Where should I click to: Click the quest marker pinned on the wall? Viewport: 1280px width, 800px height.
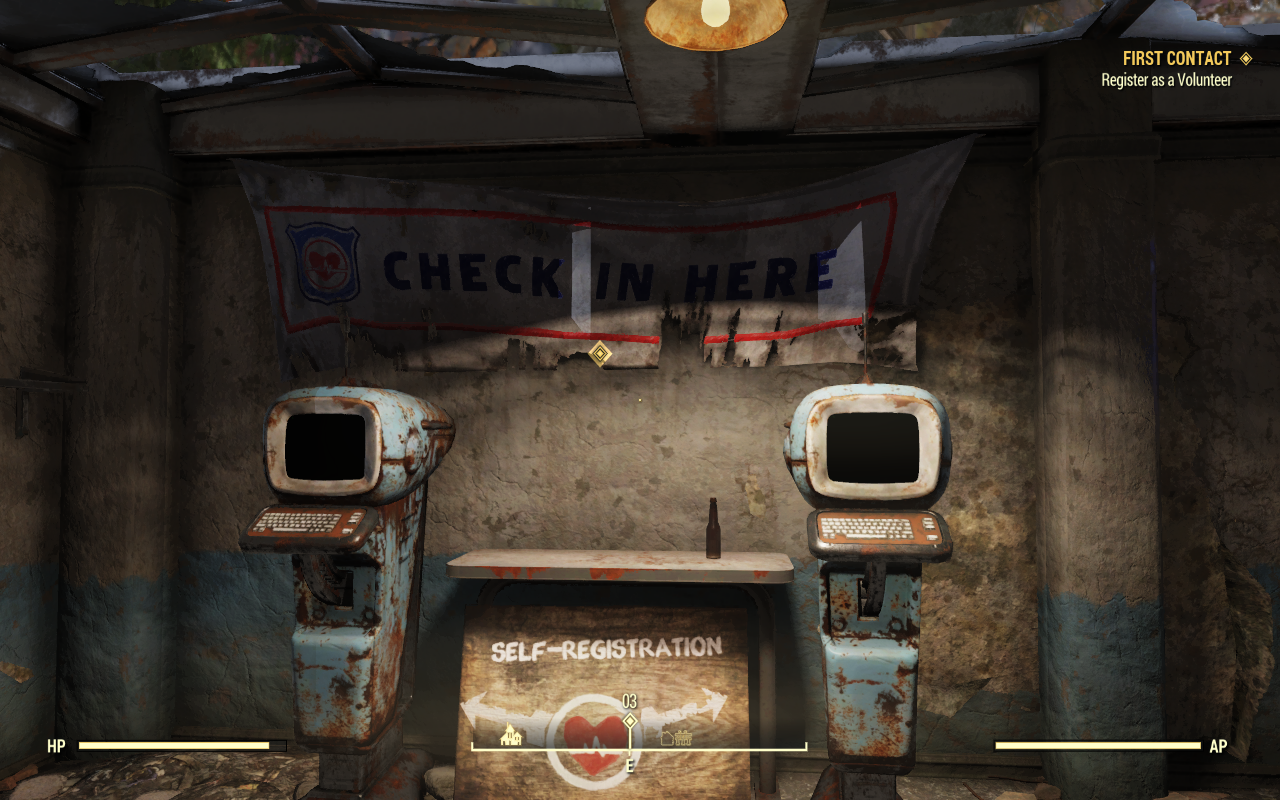point(599,351)
